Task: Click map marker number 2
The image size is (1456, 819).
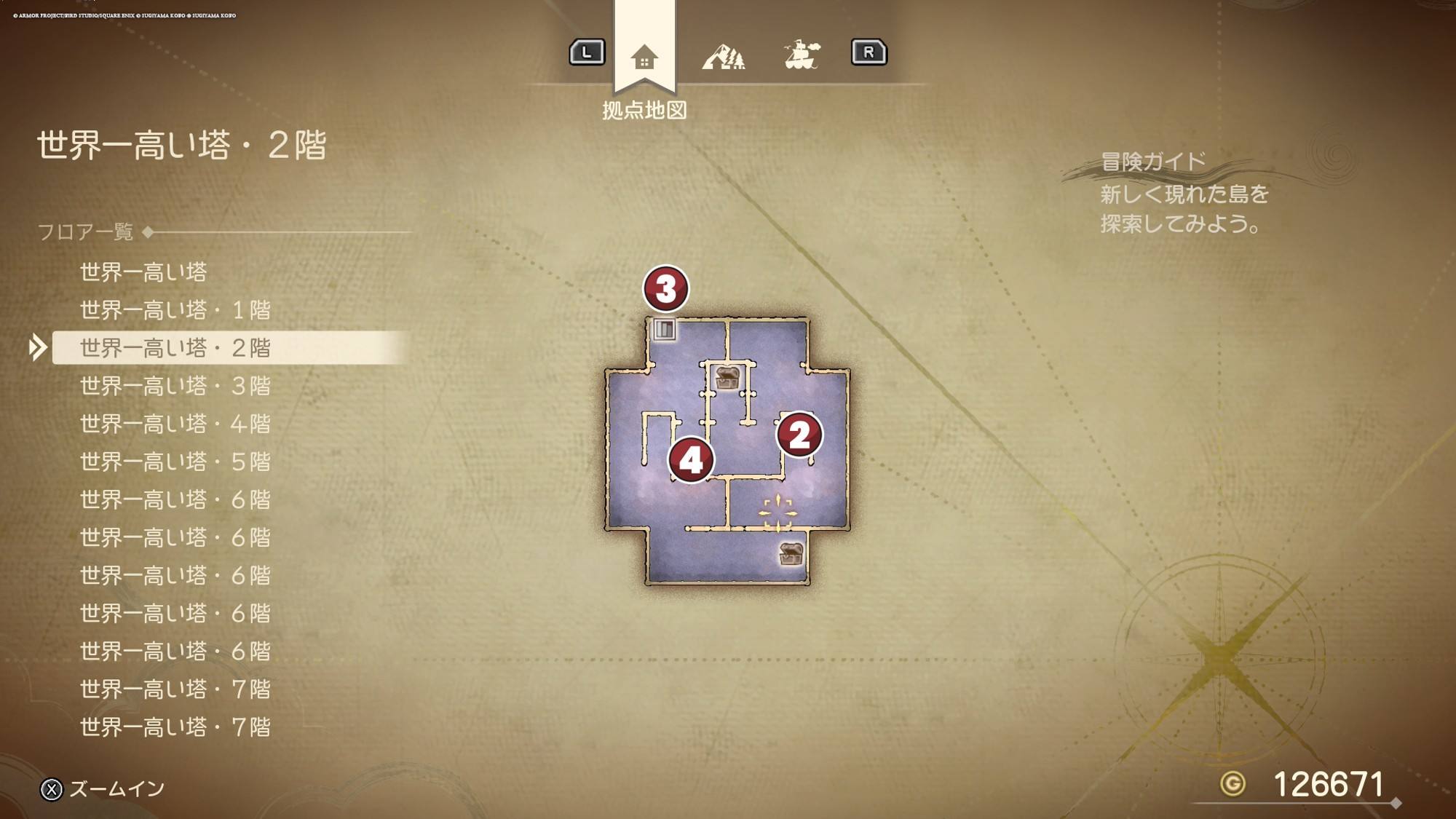Action: [x=799, y=435]
